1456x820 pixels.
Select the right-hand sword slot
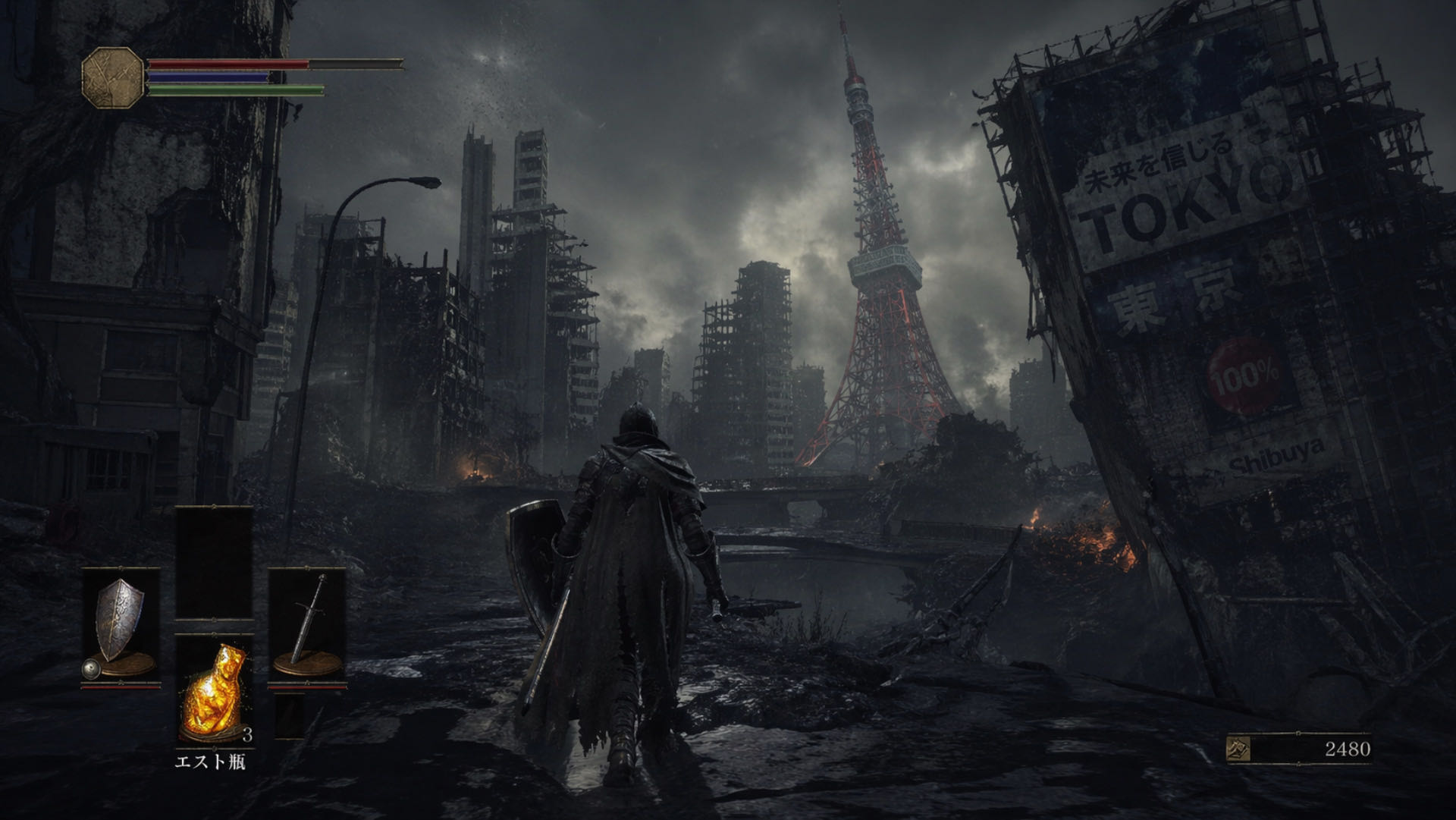(307, 627)
